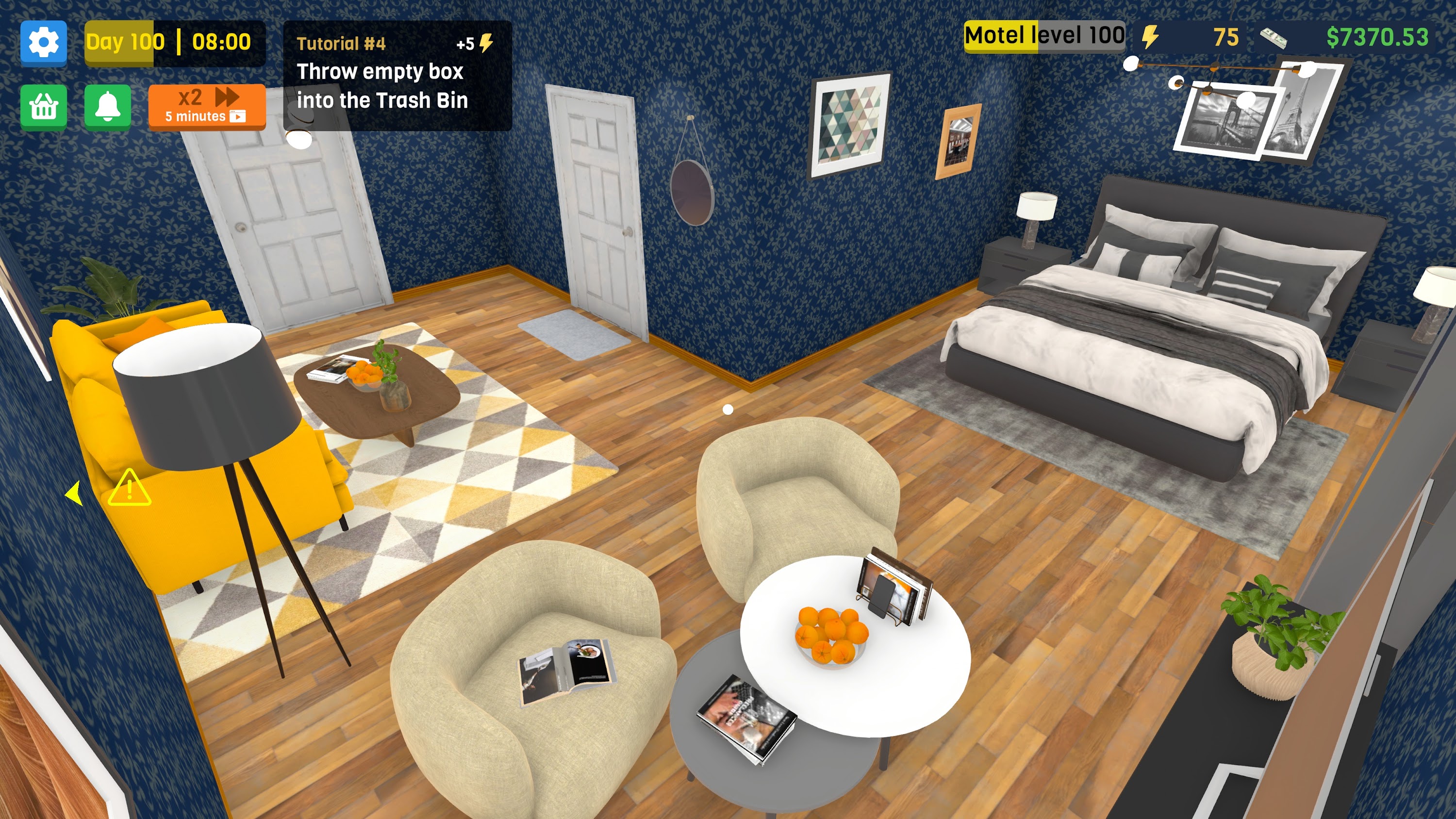
Task: Open the shop basket icon
Action: coord(44,107)
